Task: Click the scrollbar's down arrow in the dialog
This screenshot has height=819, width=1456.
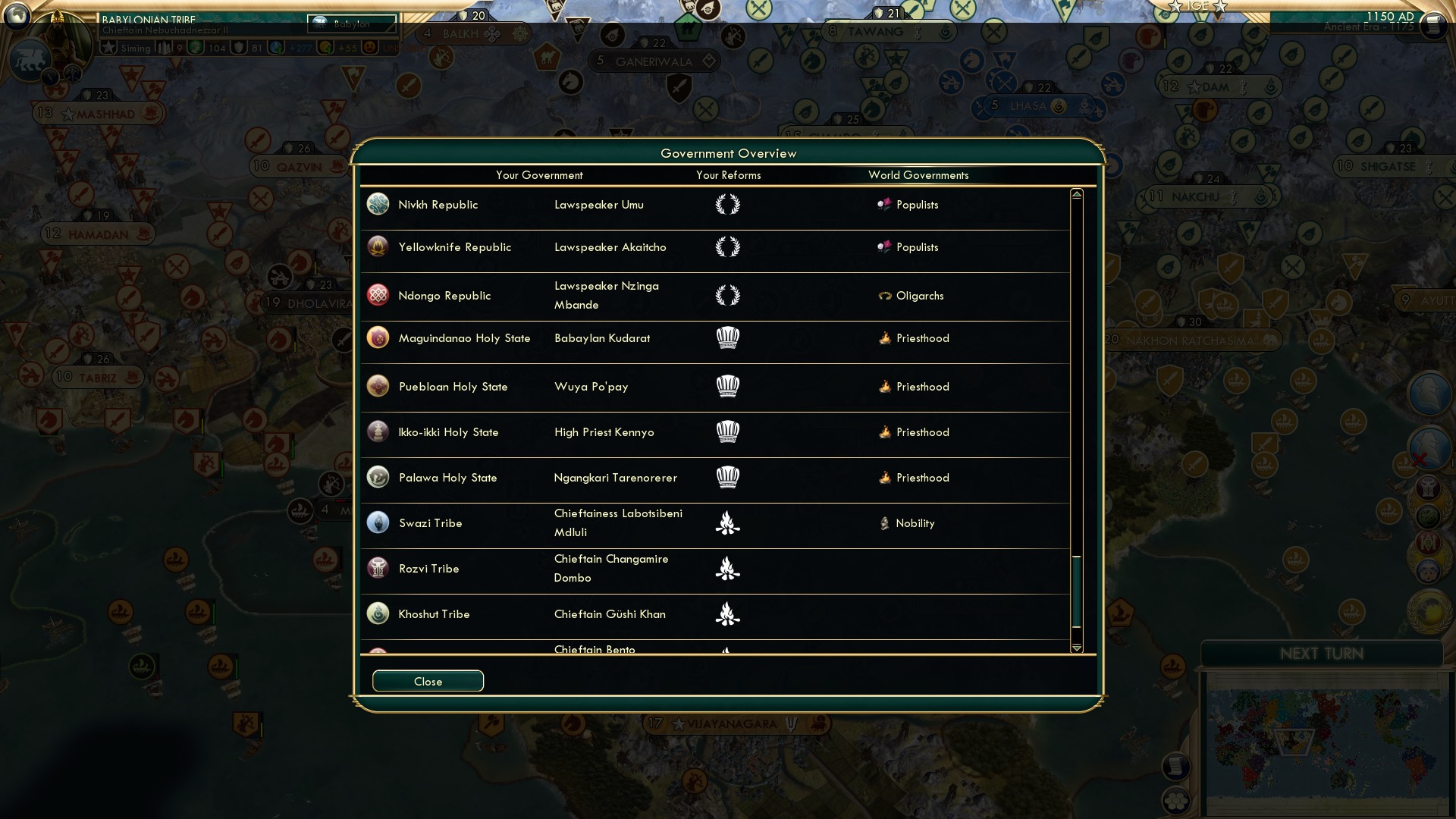Action: (1076, 648)
